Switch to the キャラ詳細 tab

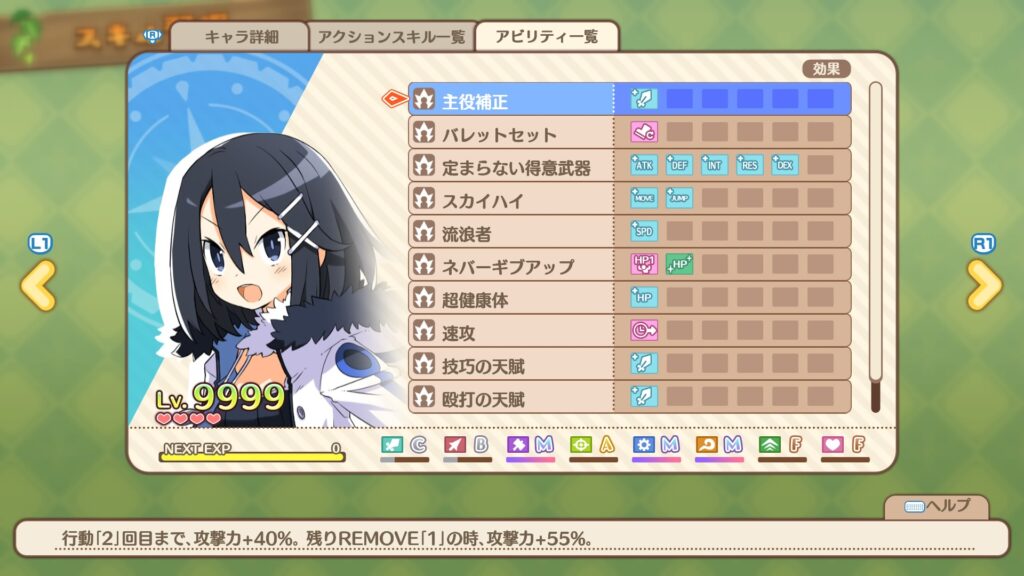pyautogui.click(x=240, y=37)
